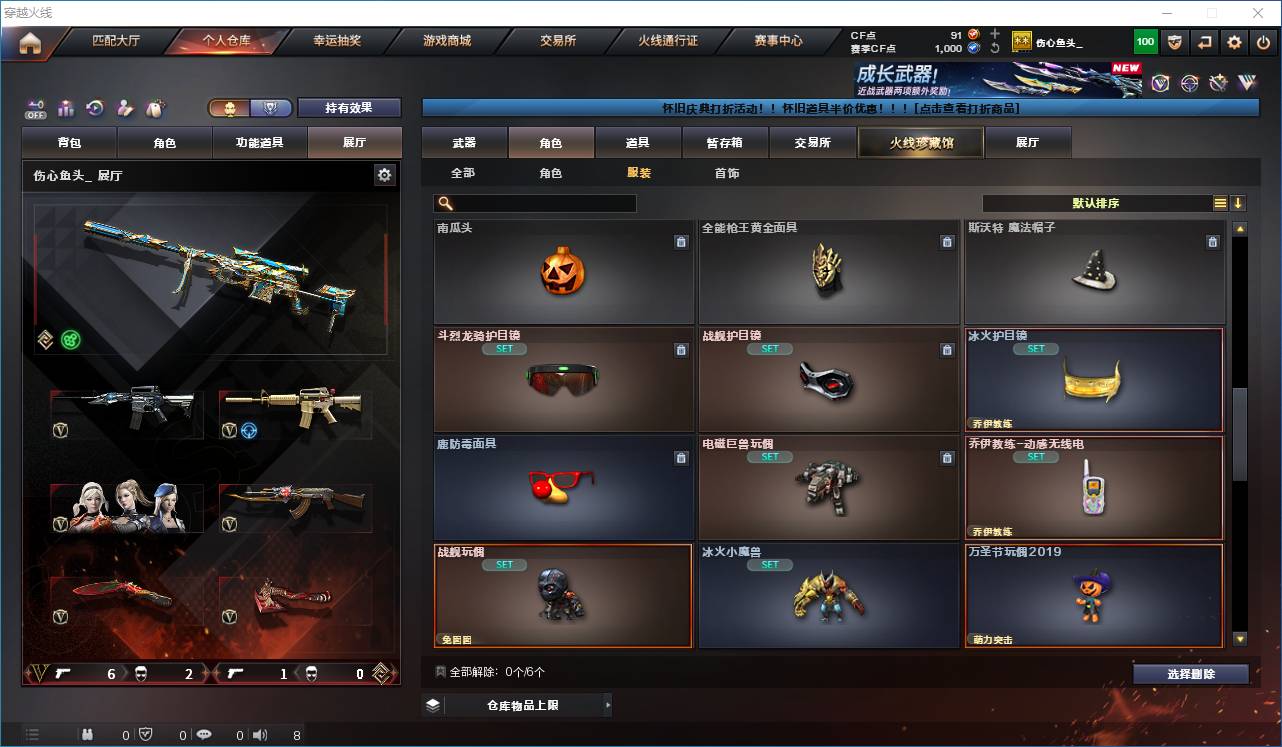The width and height of the screenshot is (1282, 747).
Task: Click the down arrow next to the sort menu
Action: [1240, 203]
